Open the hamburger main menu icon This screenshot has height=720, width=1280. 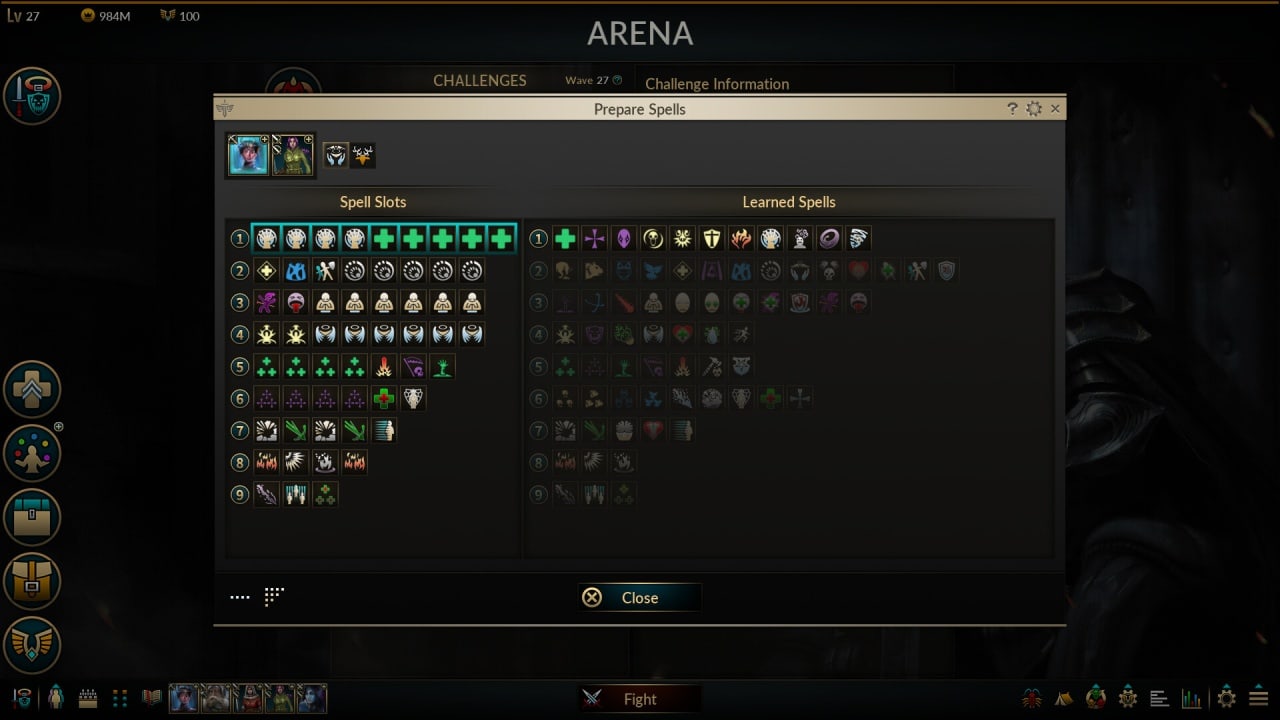coord(1258,698)
